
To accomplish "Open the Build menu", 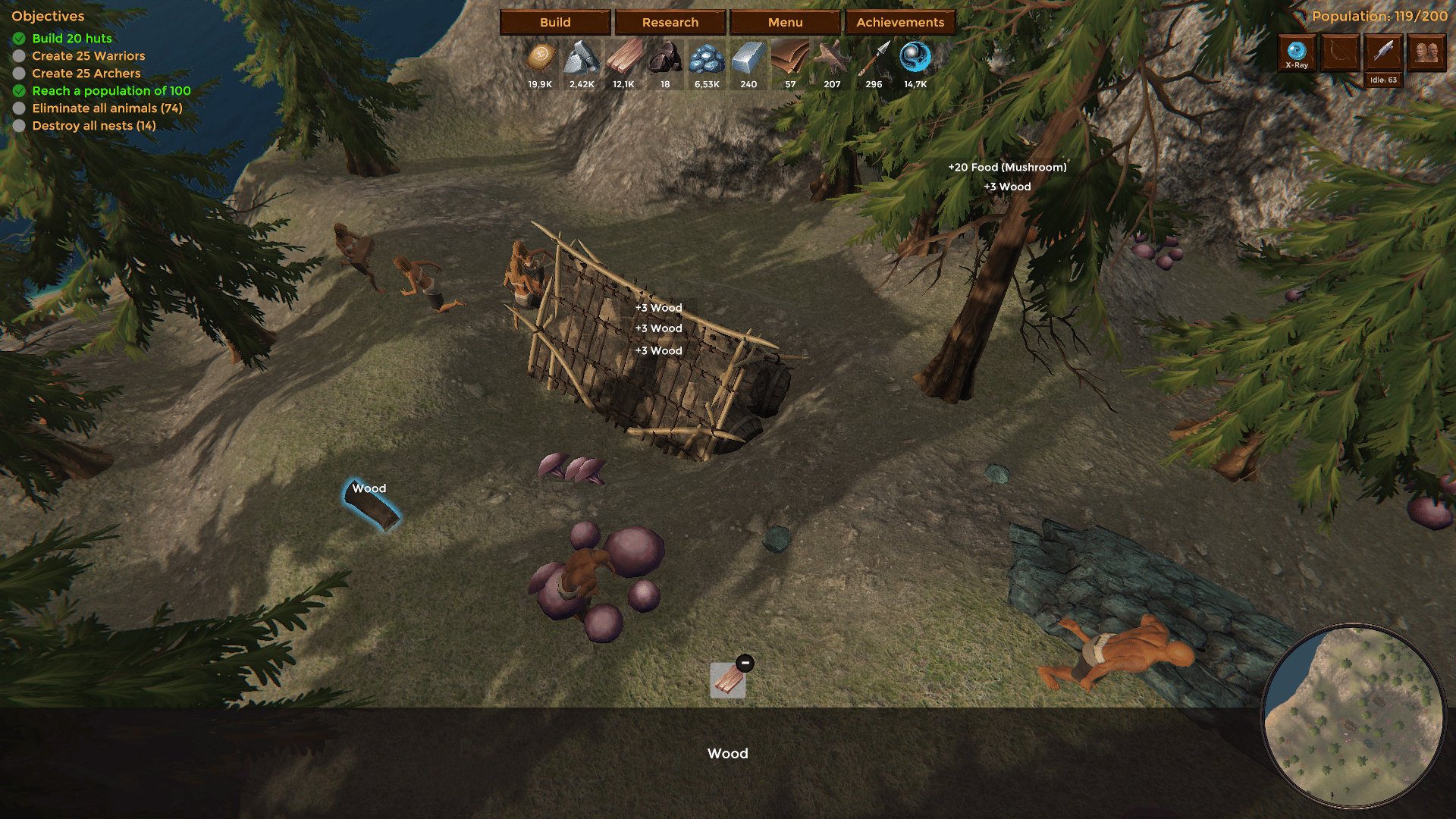I will click(x=555, y=22).
